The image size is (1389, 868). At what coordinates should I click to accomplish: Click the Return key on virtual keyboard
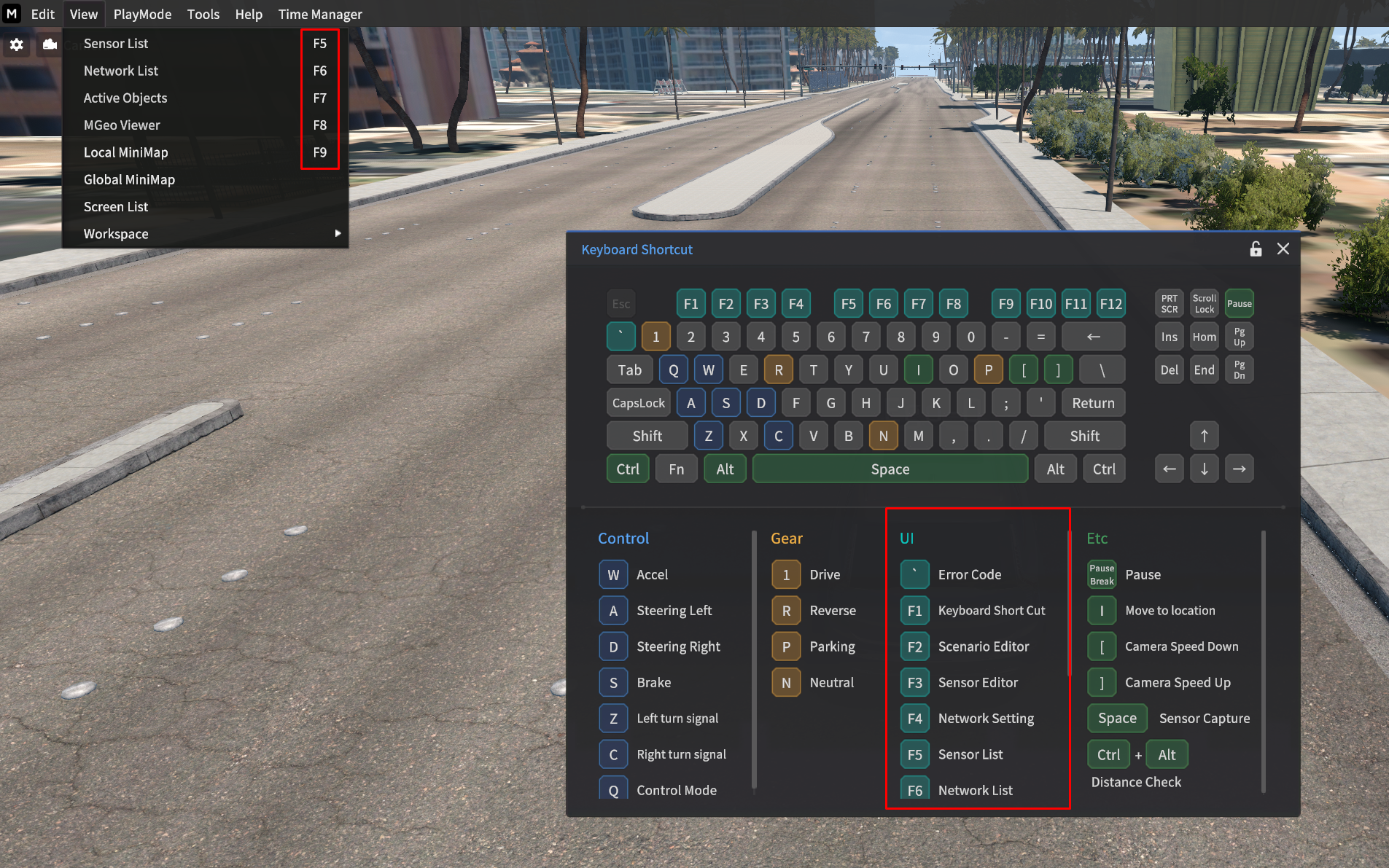(x=1093, y=403)
